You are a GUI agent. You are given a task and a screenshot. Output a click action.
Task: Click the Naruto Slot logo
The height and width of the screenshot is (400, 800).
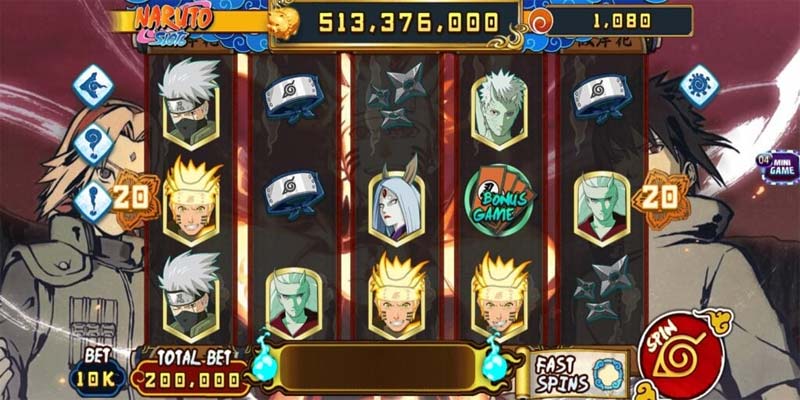170,22
